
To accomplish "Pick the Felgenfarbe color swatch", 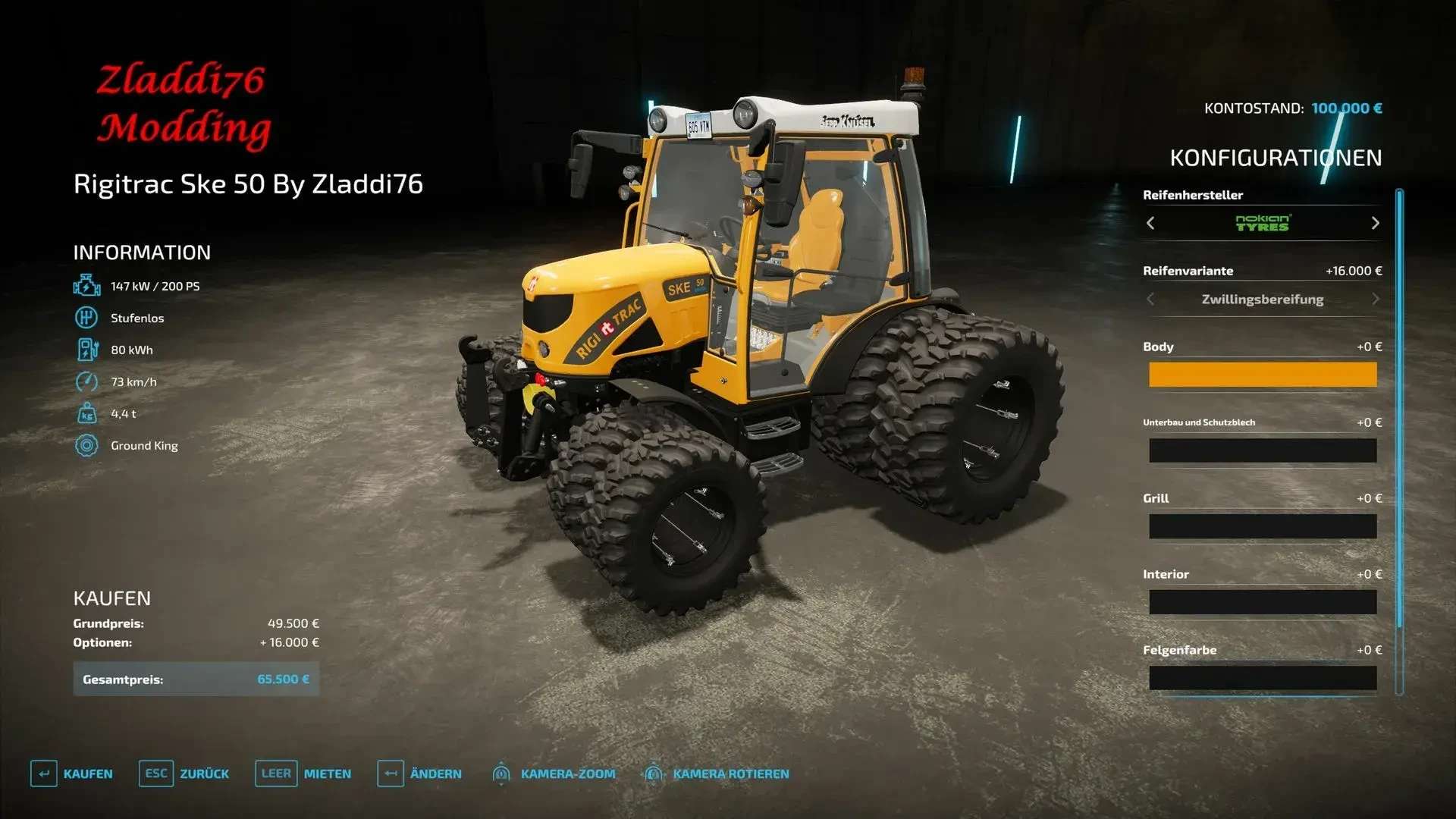I will point(1262,678).
